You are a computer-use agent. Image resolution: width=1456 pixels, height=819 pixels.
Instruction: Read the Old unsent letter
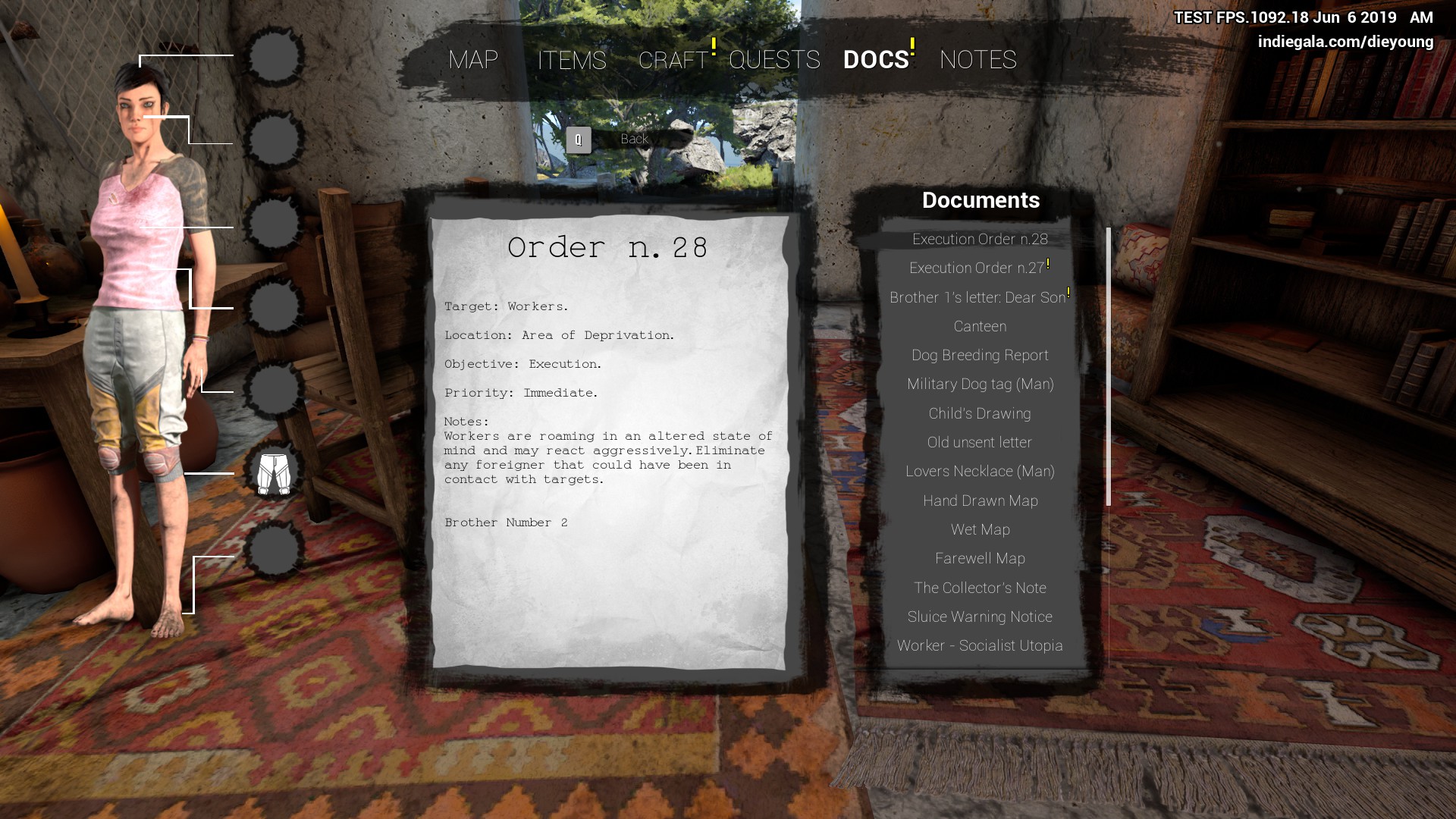pos(980,442)
